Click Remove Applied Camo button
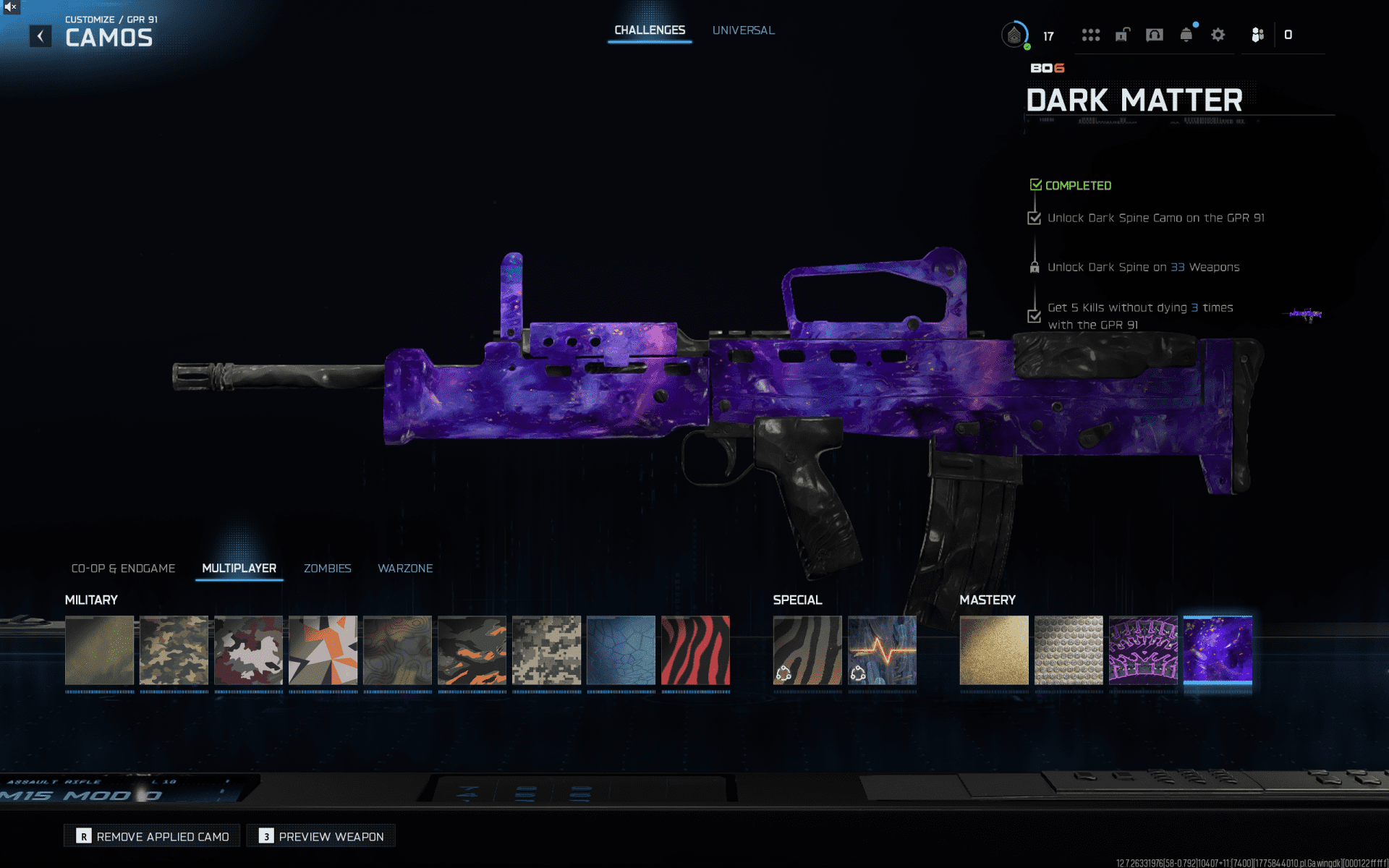1389x868 pixels. click(151, 835)
